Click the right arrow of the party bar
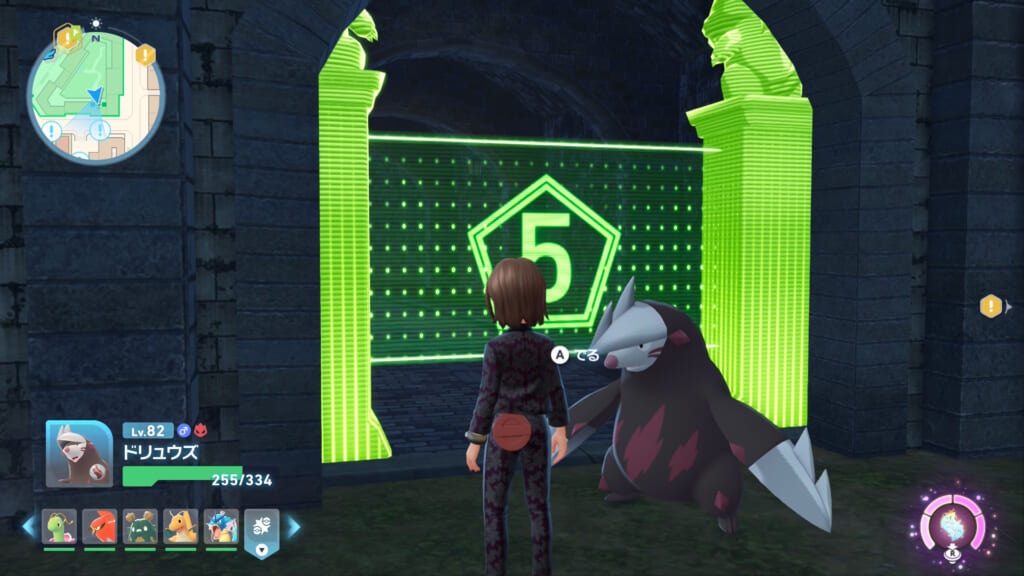Image resolution: width=1024 pixels, height=576 pixels. (x=294, y=526)
